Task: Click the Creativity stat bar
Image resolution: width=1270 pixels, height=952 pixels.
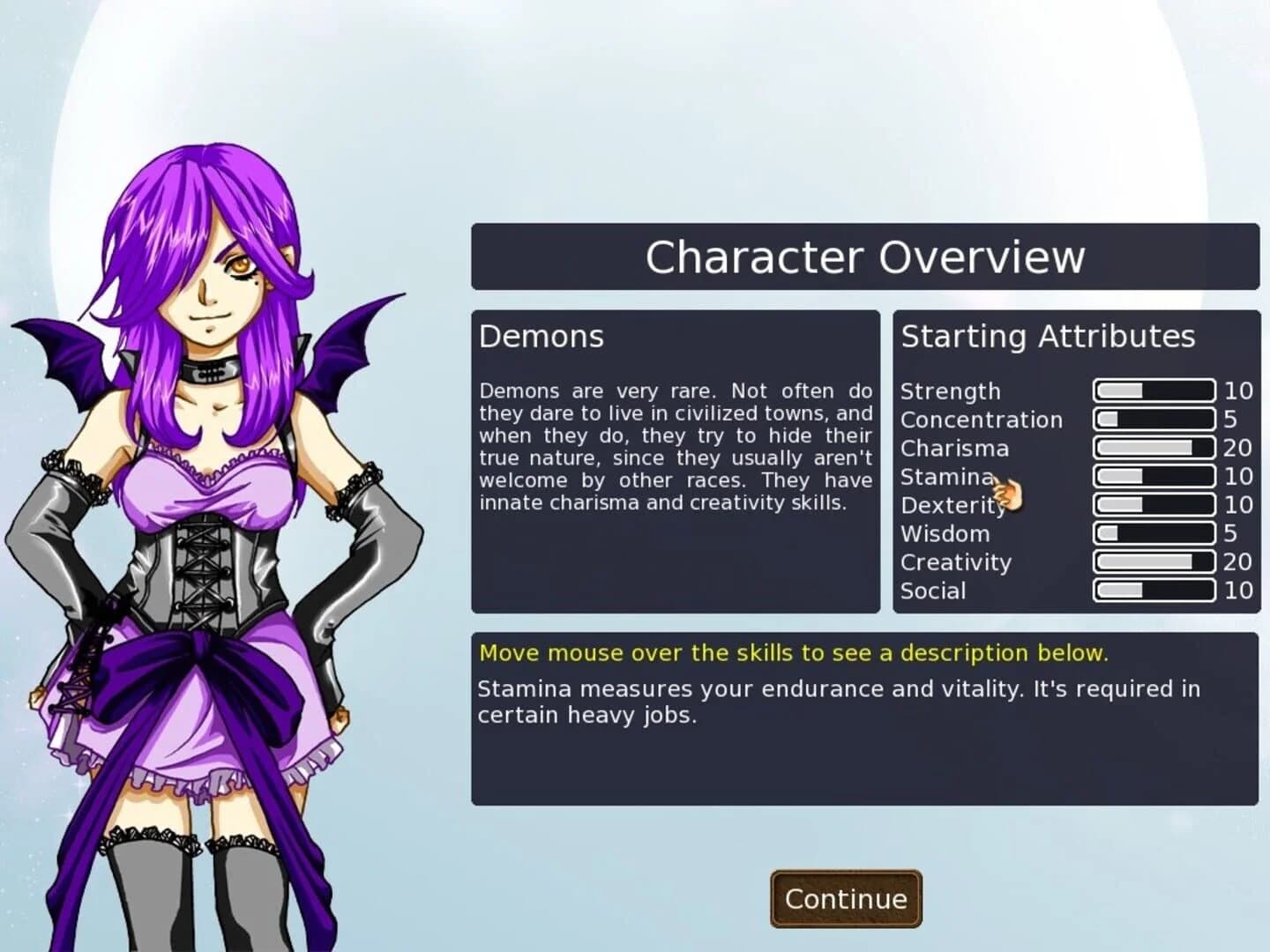Action: [1153, 562]
